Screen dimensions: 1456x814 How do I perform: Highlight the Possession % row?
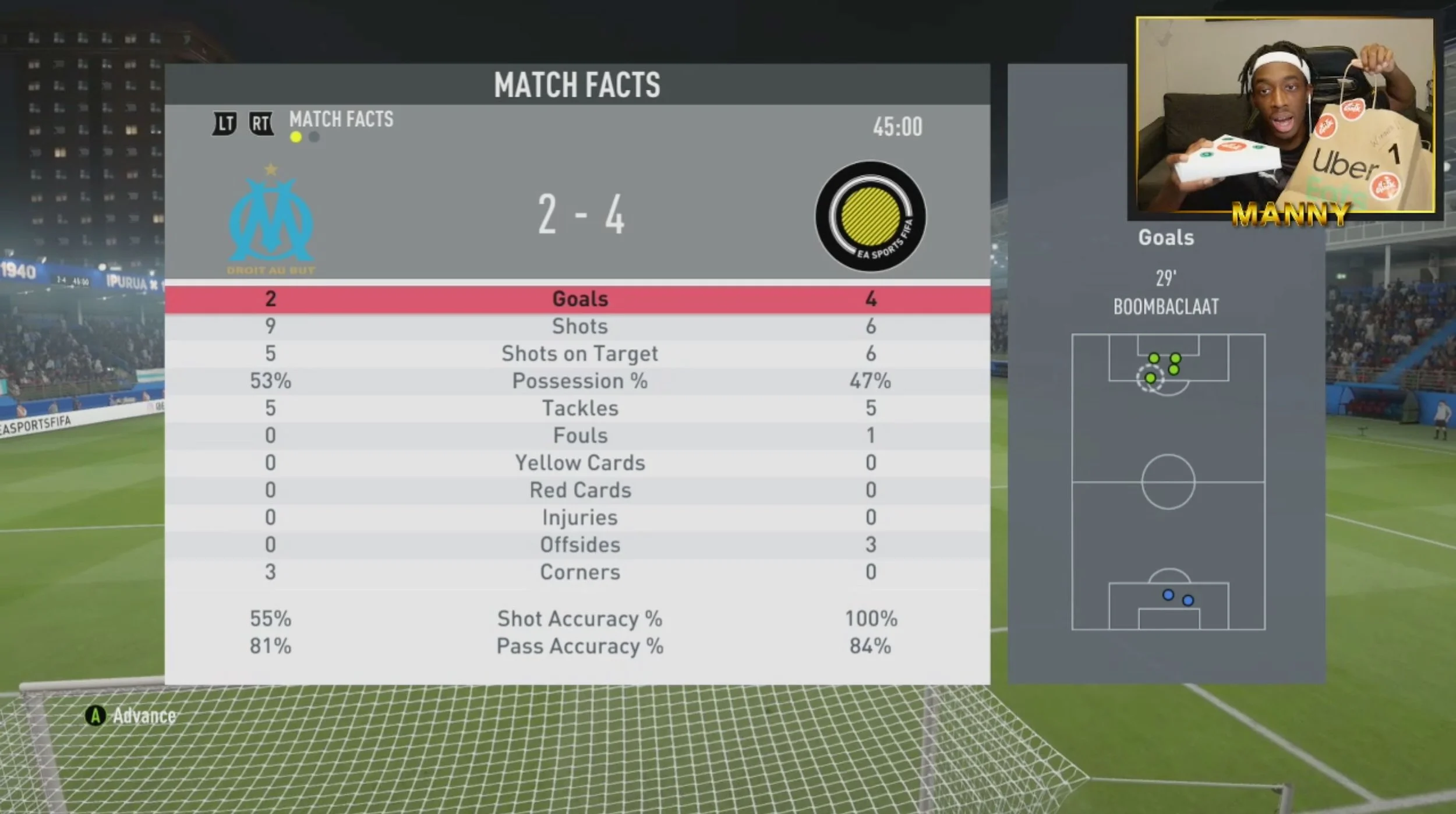[x=579, y=381]
